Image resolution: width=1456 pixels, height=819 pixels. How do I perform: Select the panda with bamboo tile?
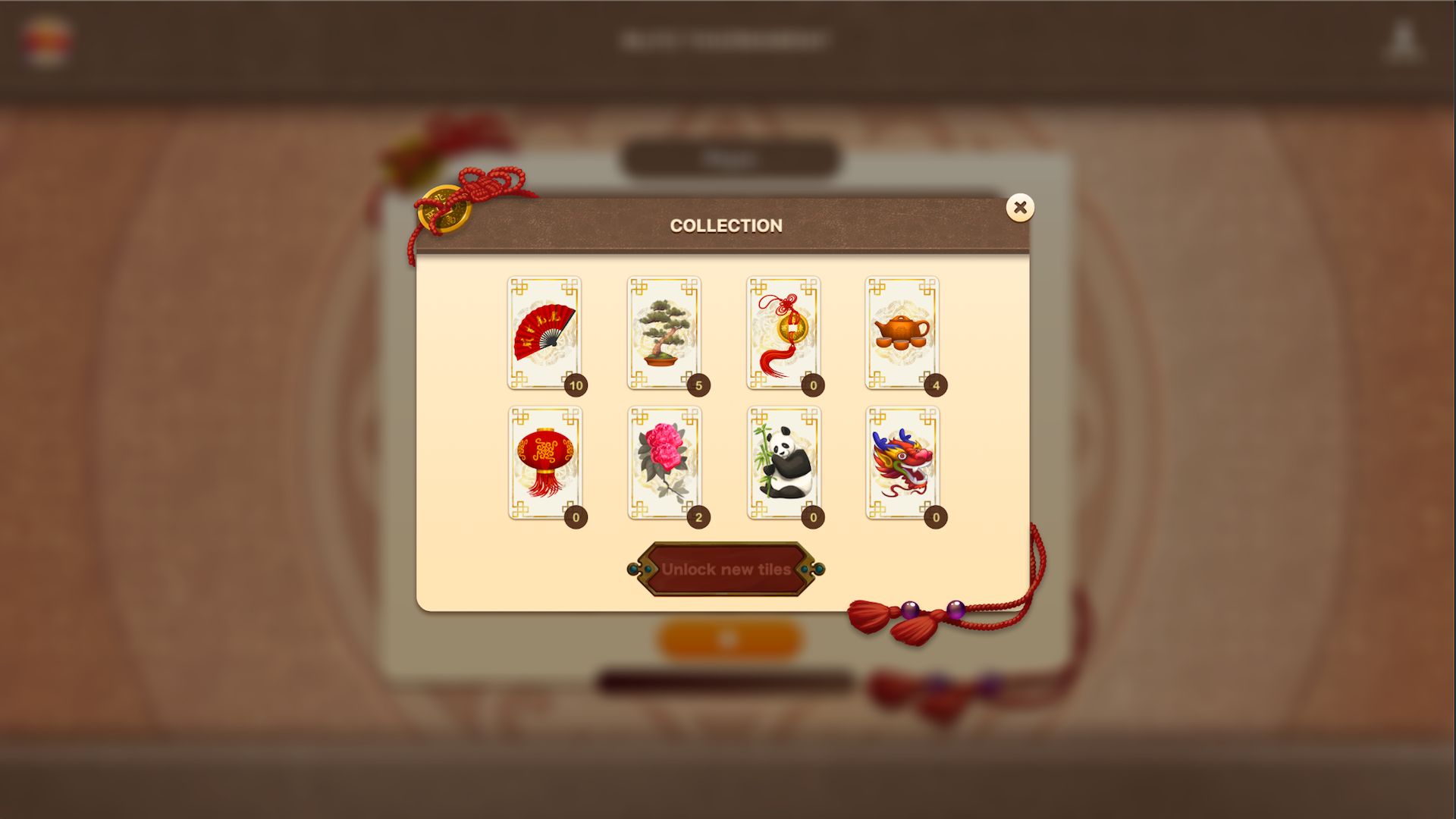[784, 463]
